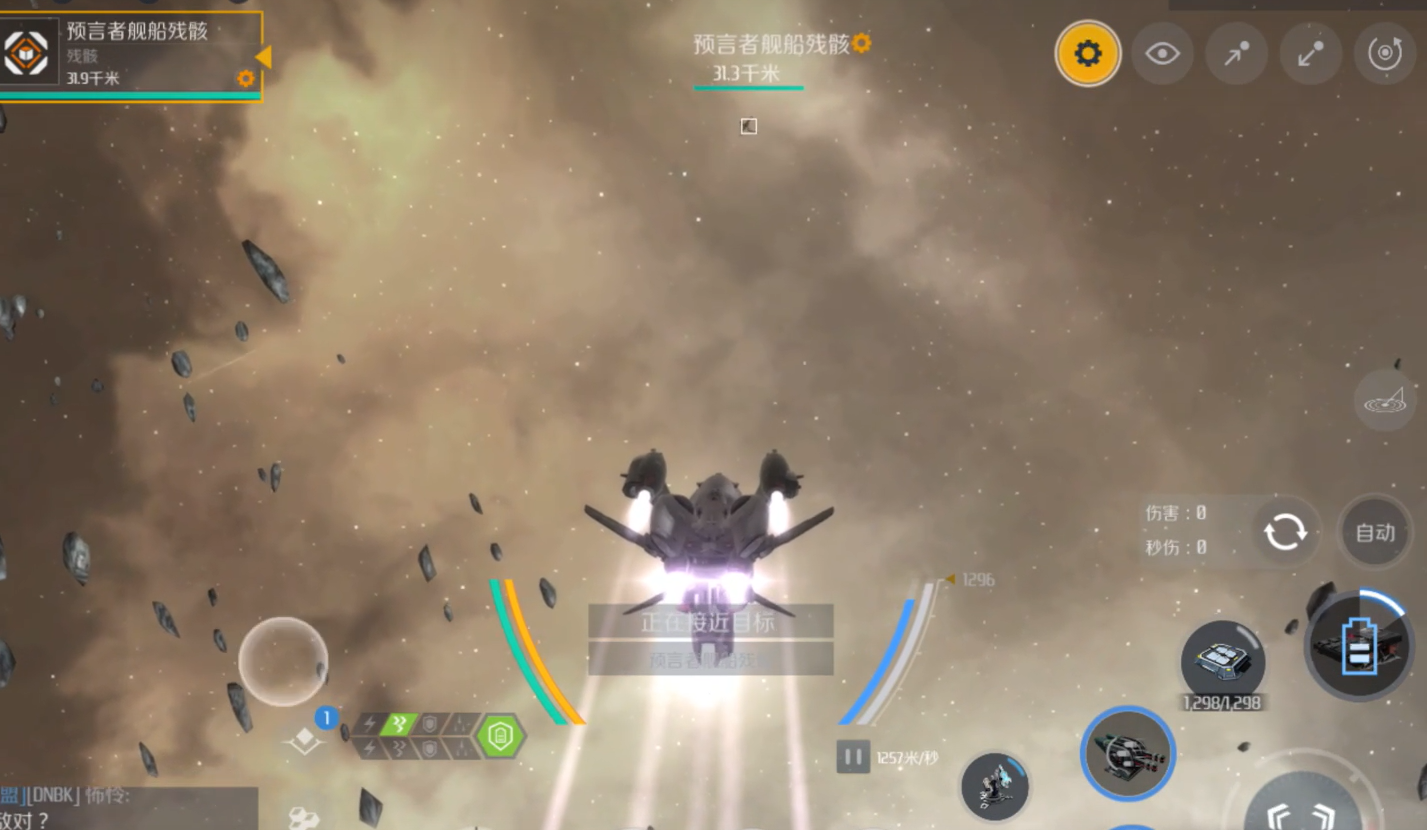
Task: Open the notification icon with badge 1
Action: (305, 738)
